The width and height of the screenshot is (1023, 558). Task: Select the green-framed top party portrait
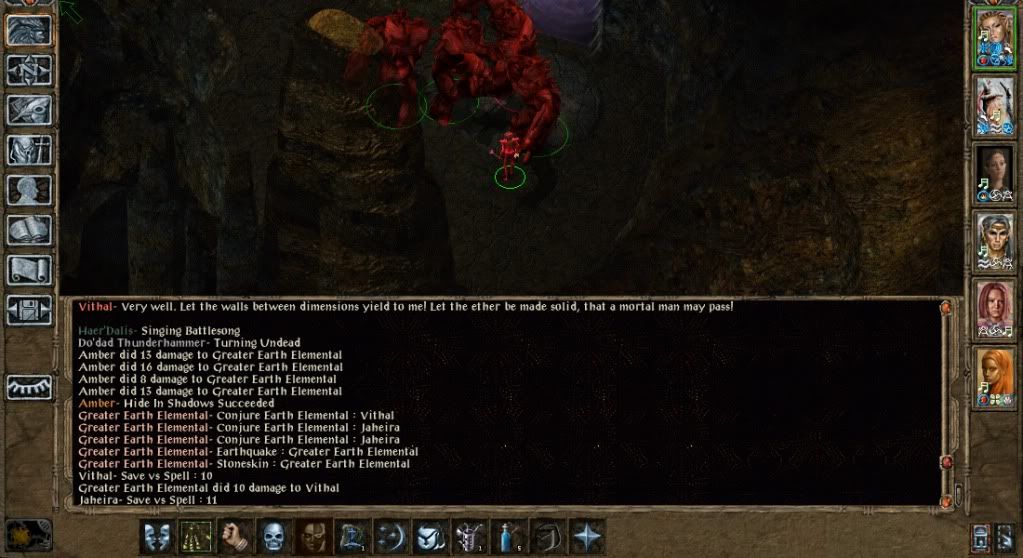[995, 39]
